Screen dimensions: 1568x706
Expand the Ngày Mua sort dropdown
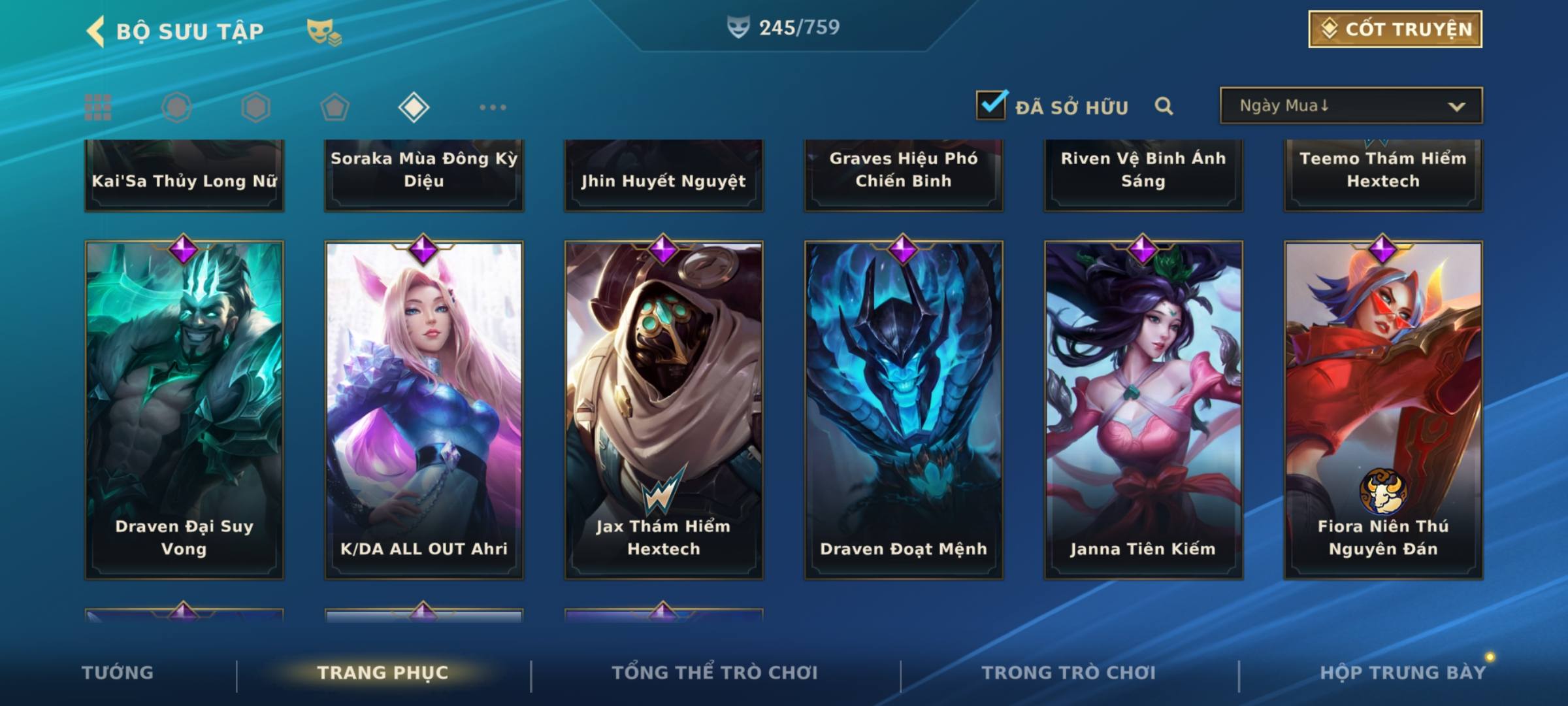coord(1351,106)
